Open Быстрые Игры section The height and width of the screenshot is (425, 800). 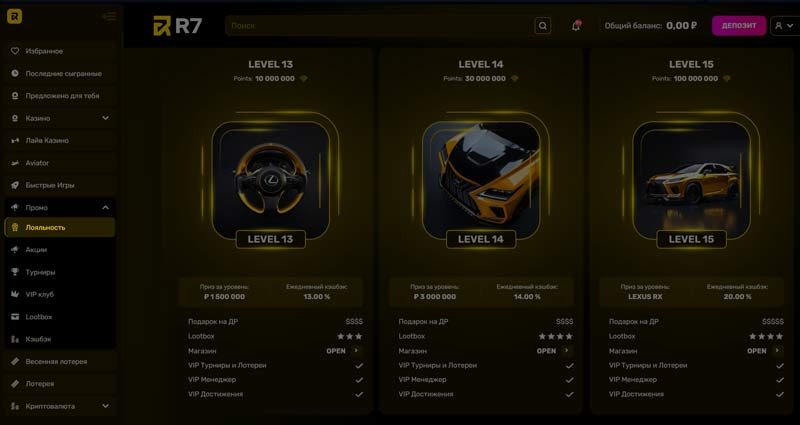(50, 185)
